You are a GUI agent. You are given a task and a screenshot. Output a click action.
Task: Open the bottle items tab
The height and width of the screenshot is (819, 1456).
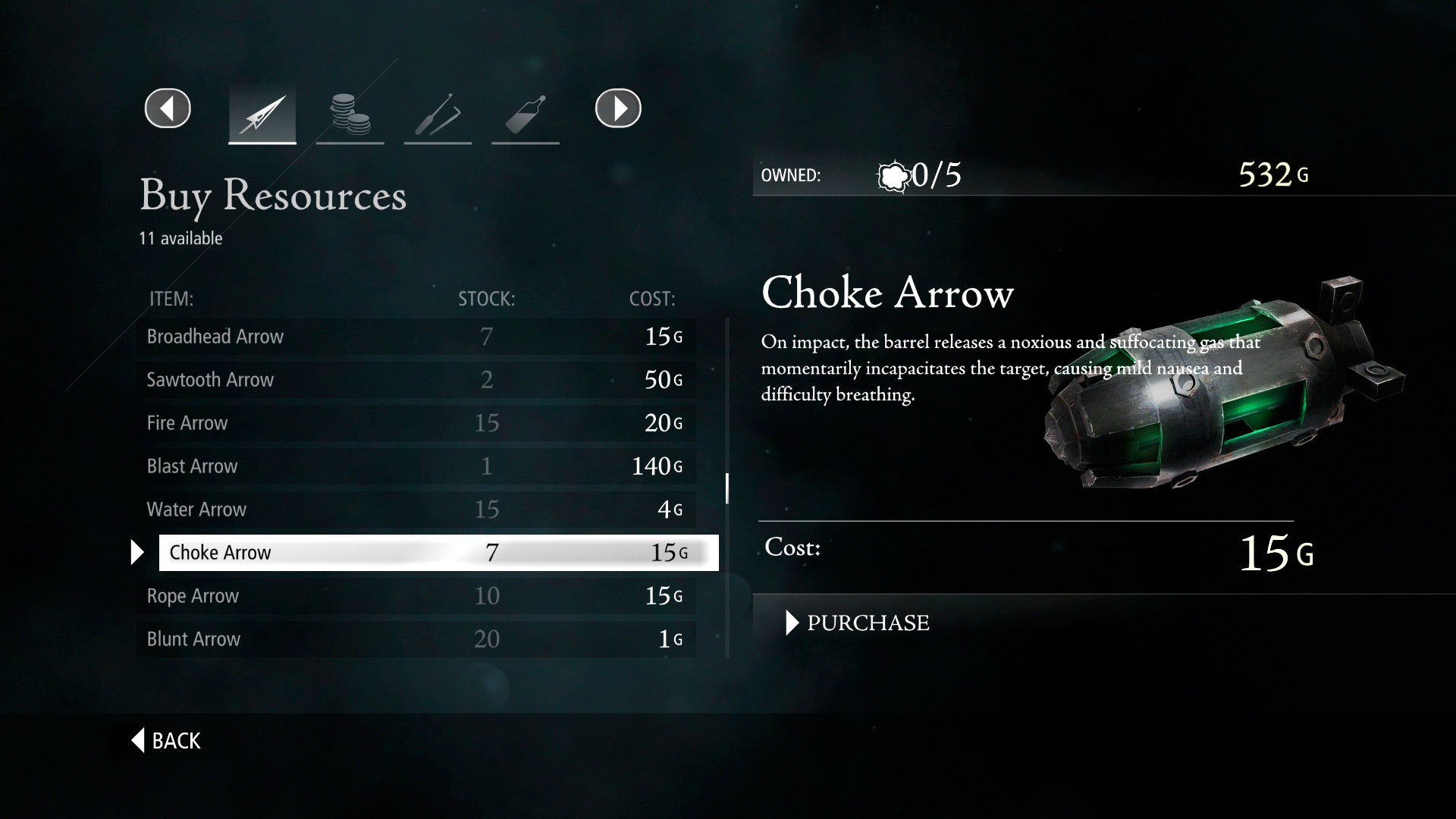[525, 115]
